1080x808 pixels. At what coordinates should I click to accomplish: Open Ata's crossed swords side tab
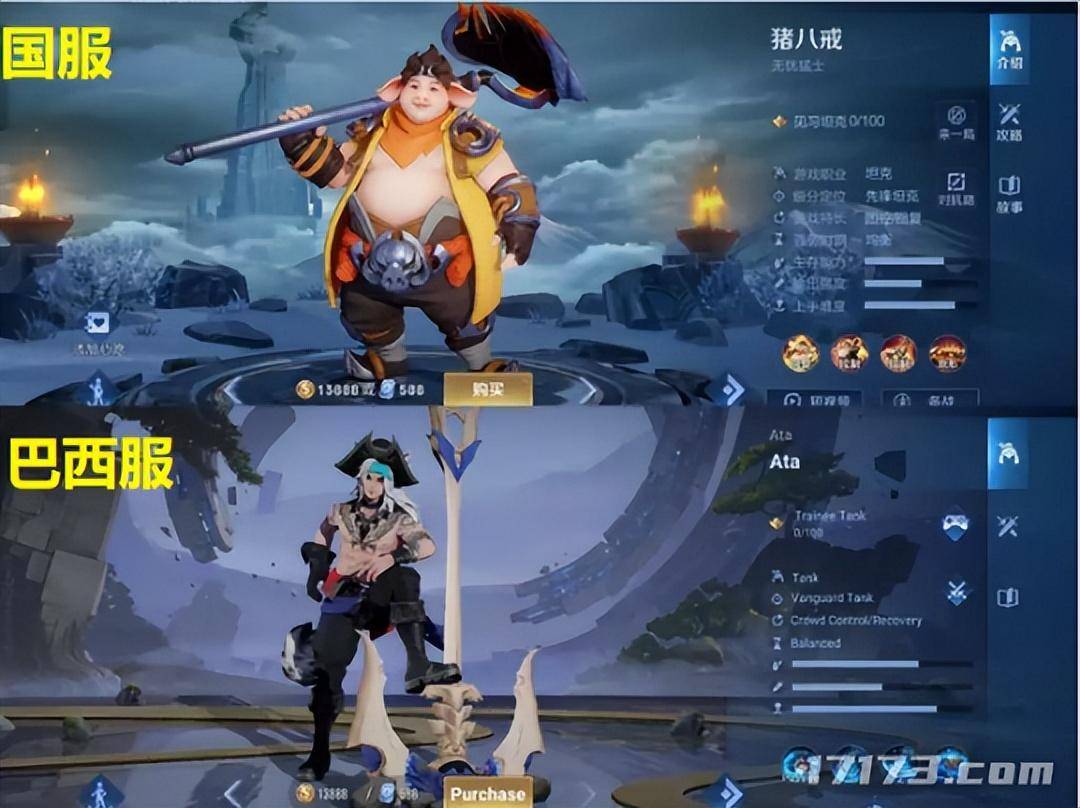click(x=1008, y=525)
